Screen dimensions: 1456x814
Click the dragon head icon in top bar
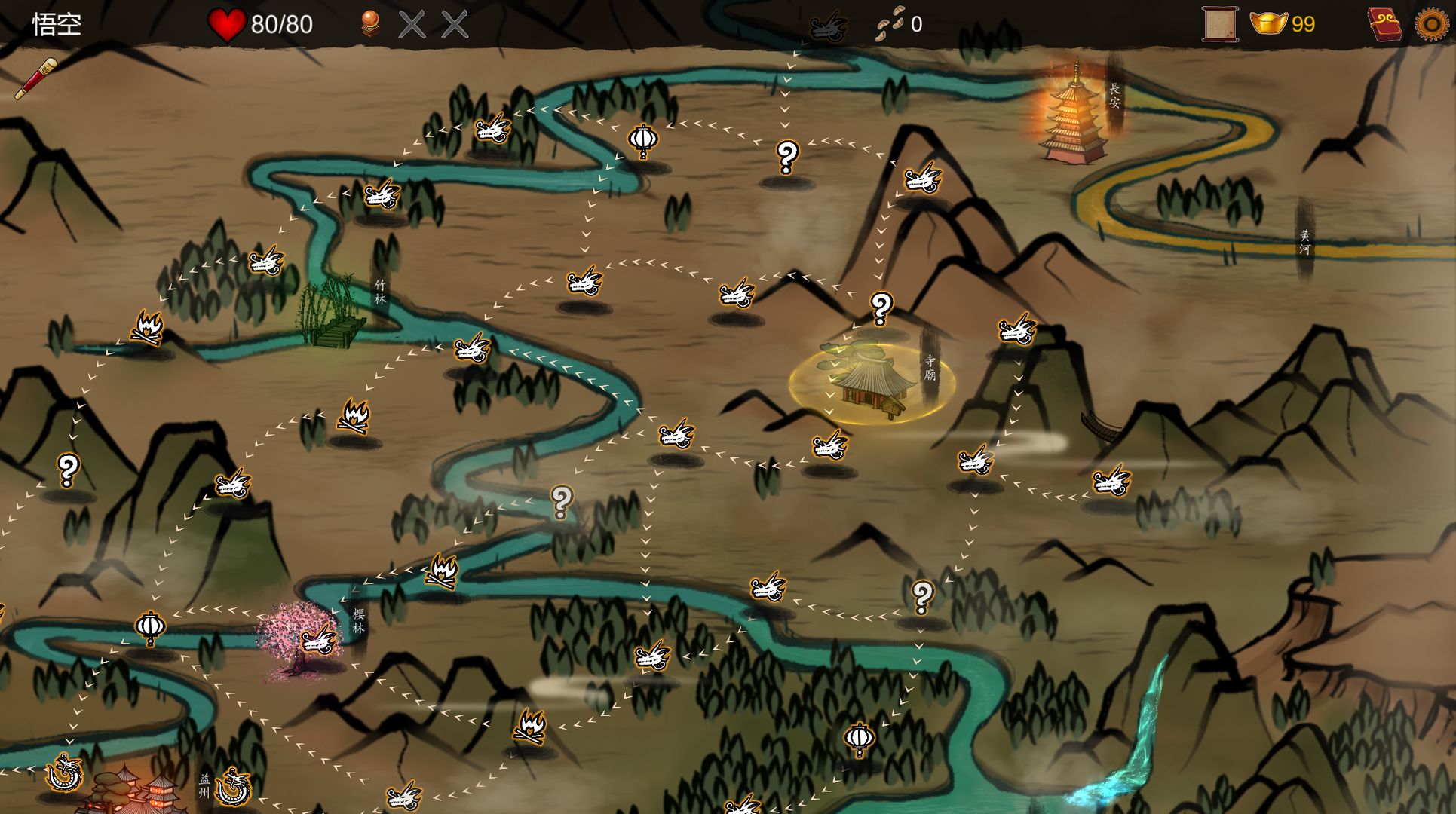(x=828, y=27)
